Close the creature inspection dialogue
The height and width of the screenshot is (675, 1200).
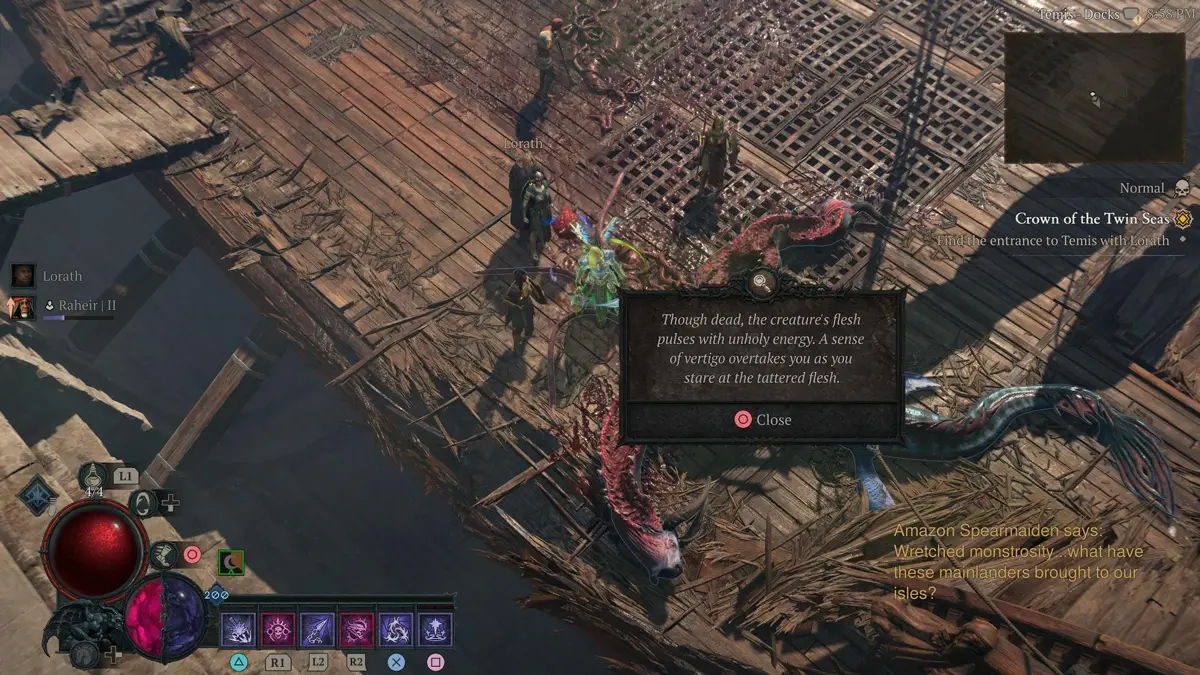pyautogui.click(x=762, y=420)
